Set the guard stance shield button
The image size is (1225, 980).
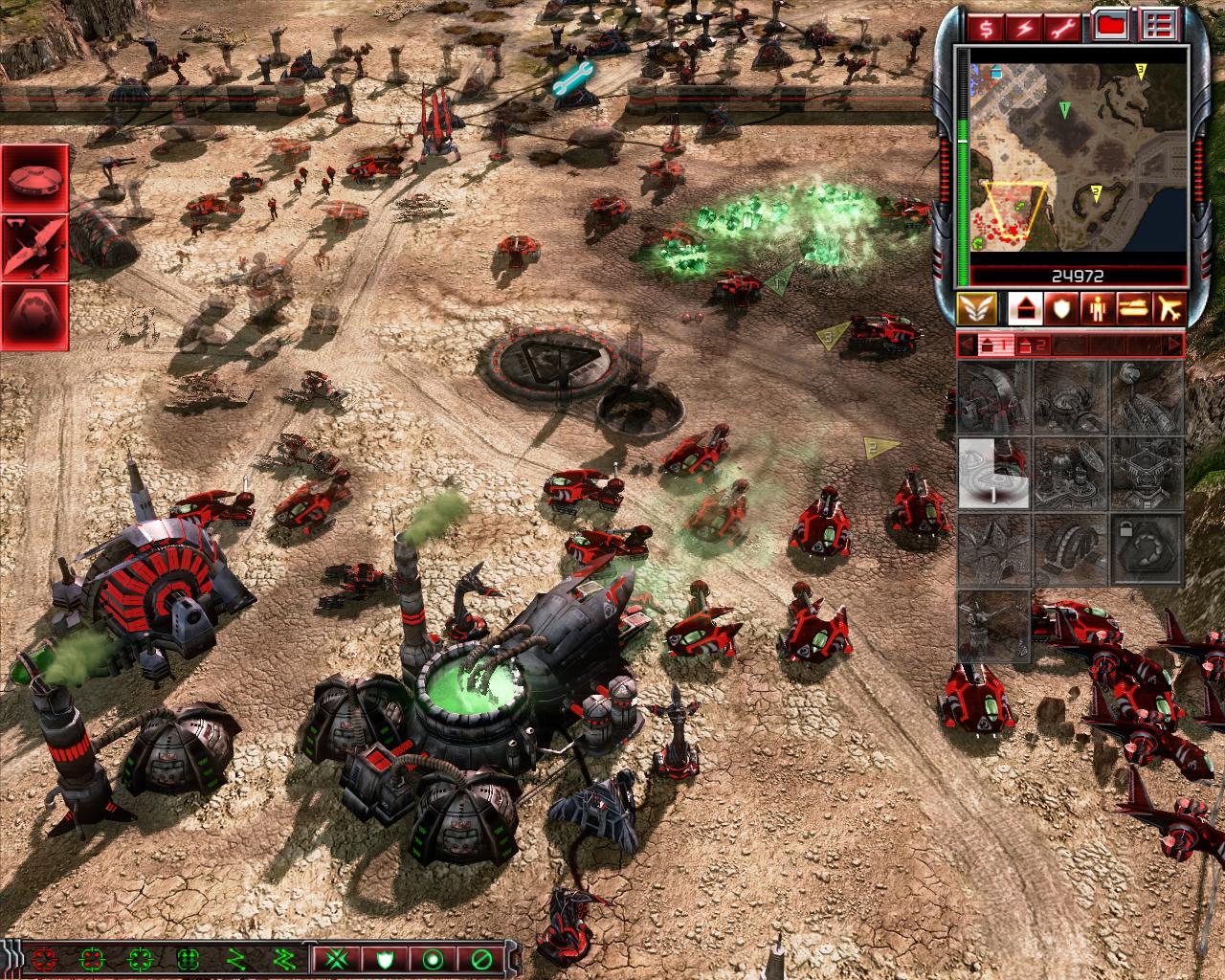click(x=384, y=958)
